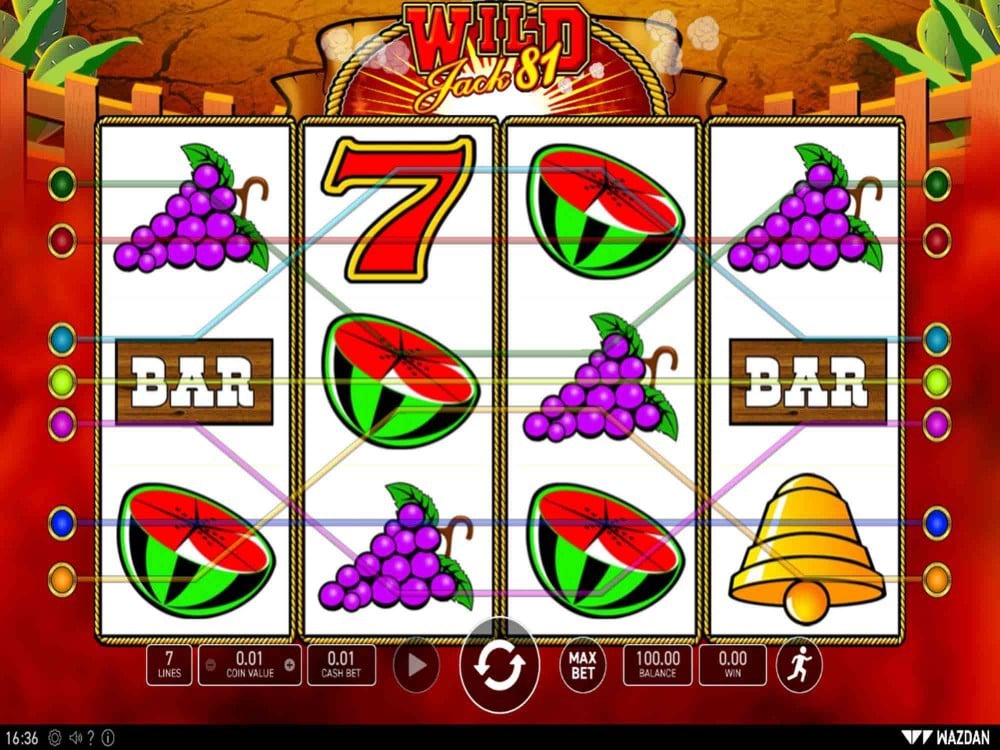
Task: Open settings via the gear icon
Action: (54, 738)
